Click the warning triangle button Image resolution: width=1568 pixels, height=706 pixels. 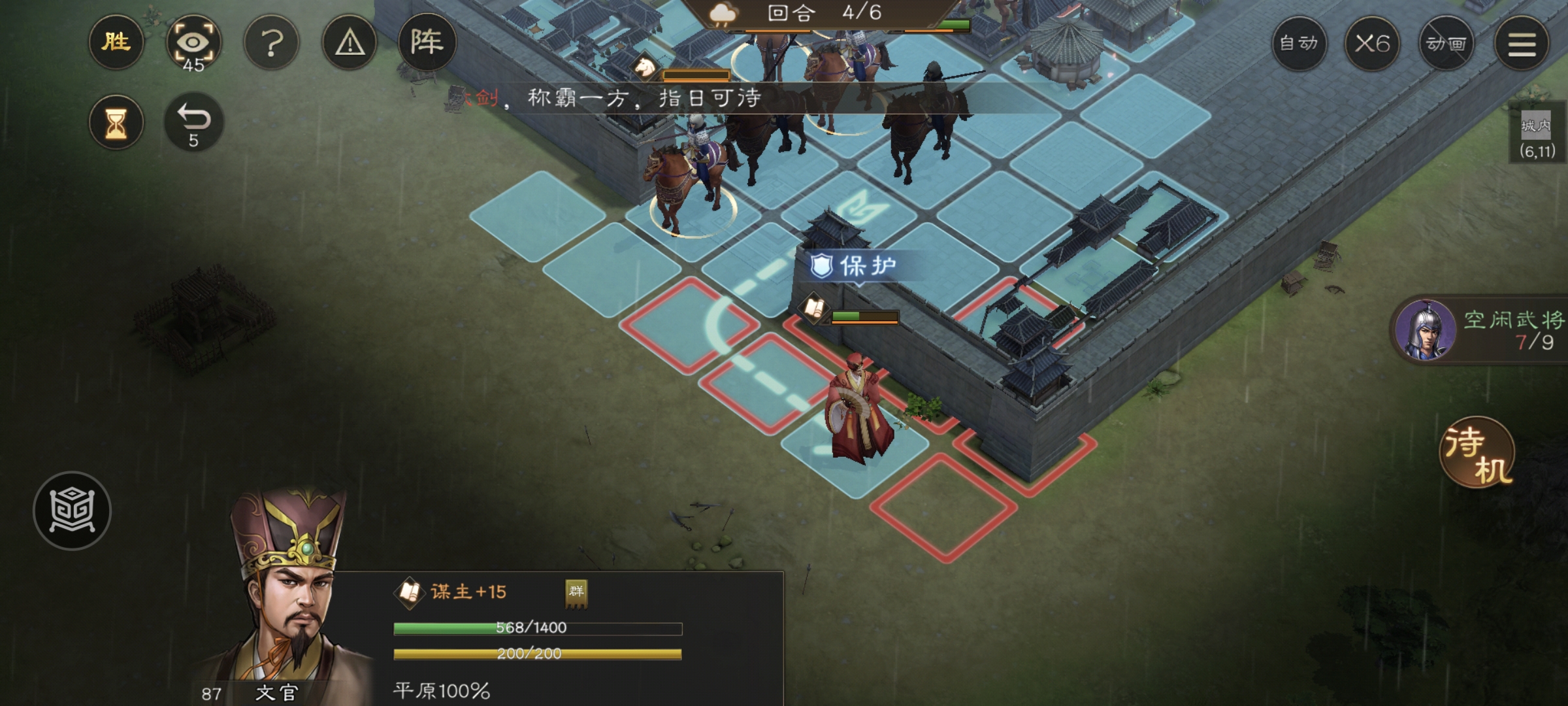tap(350, 44)
